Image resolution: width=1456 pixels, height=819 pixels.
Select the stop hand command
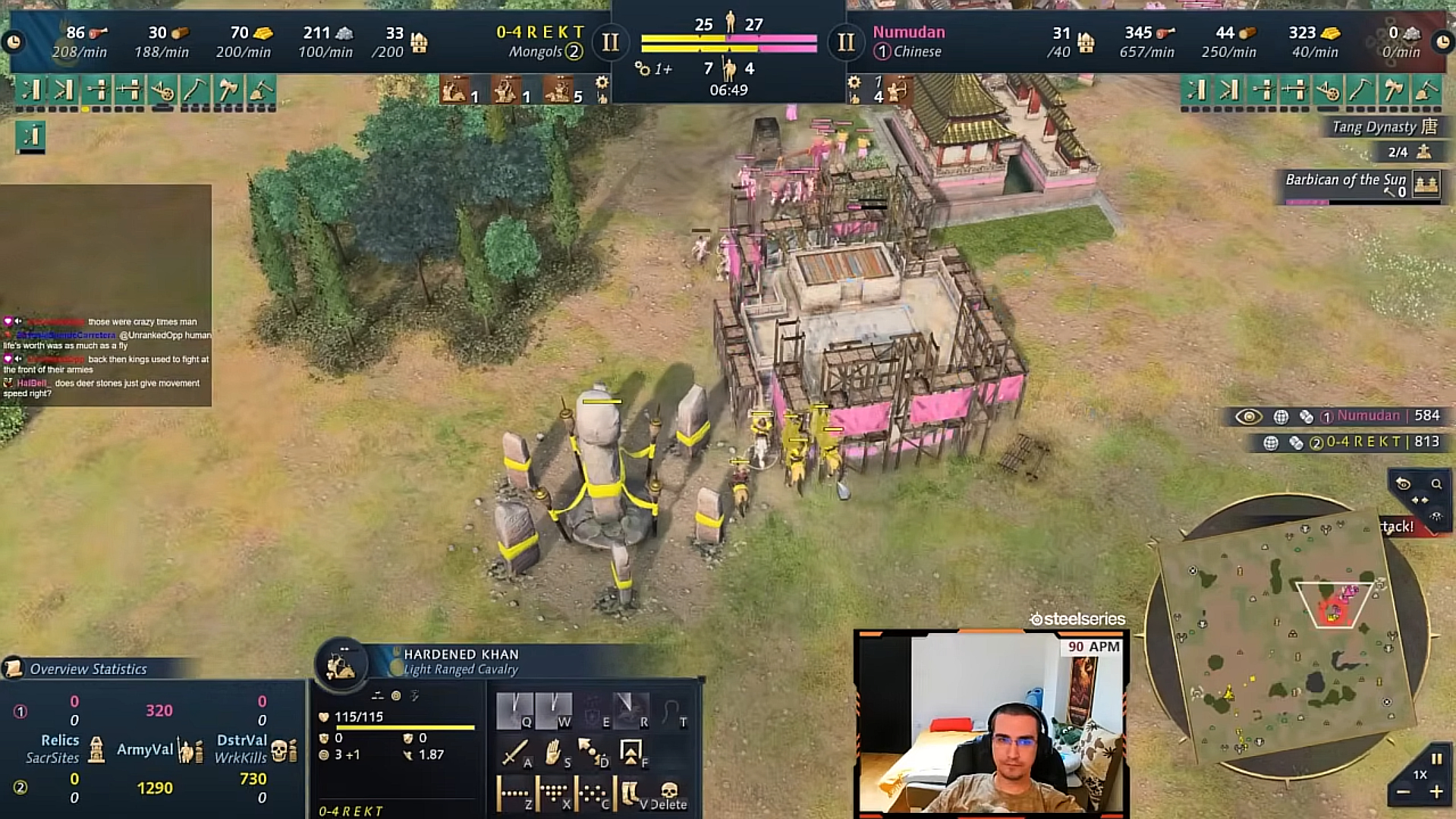(552, 752)
